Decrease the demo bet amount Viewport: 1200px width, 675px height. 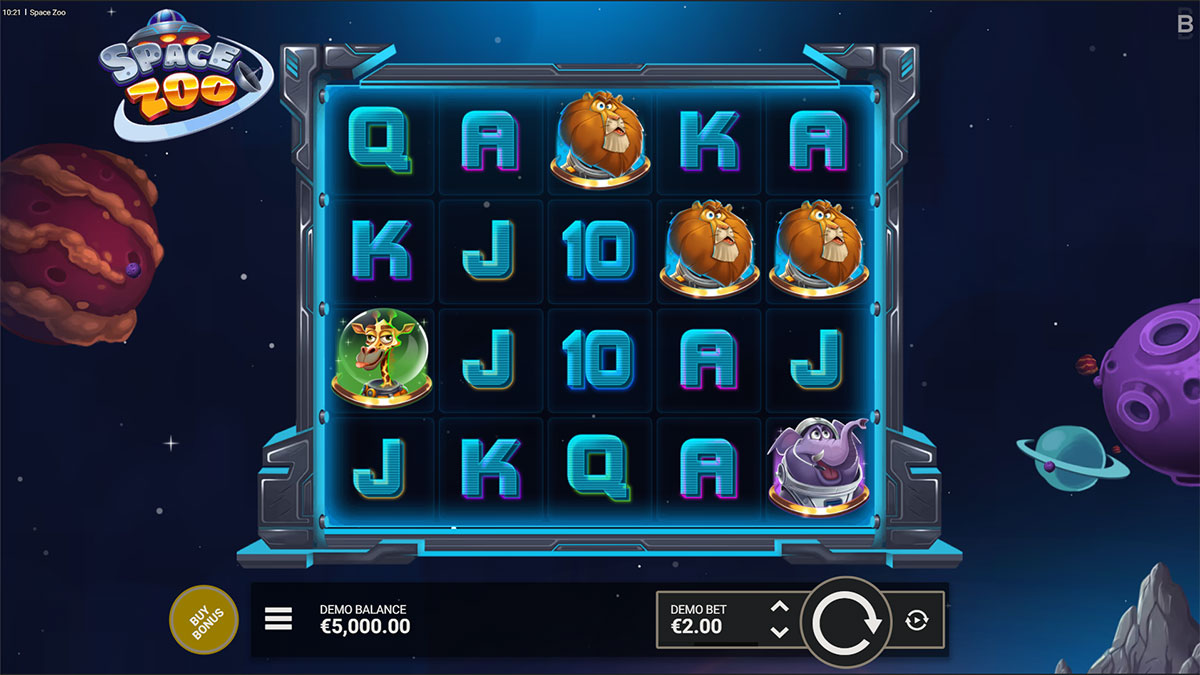[x=781, y=632]
